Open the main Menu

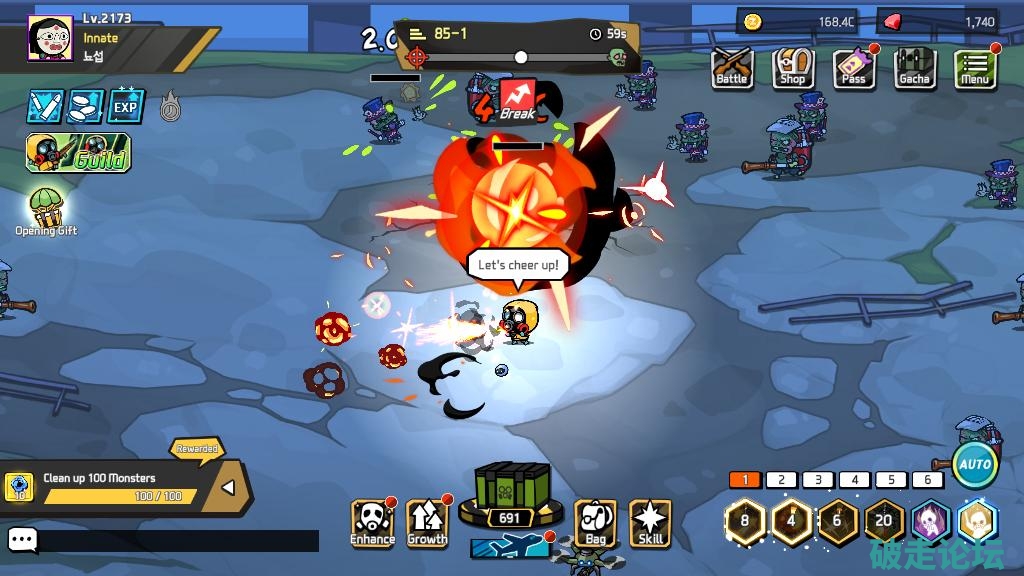(974, 68)
